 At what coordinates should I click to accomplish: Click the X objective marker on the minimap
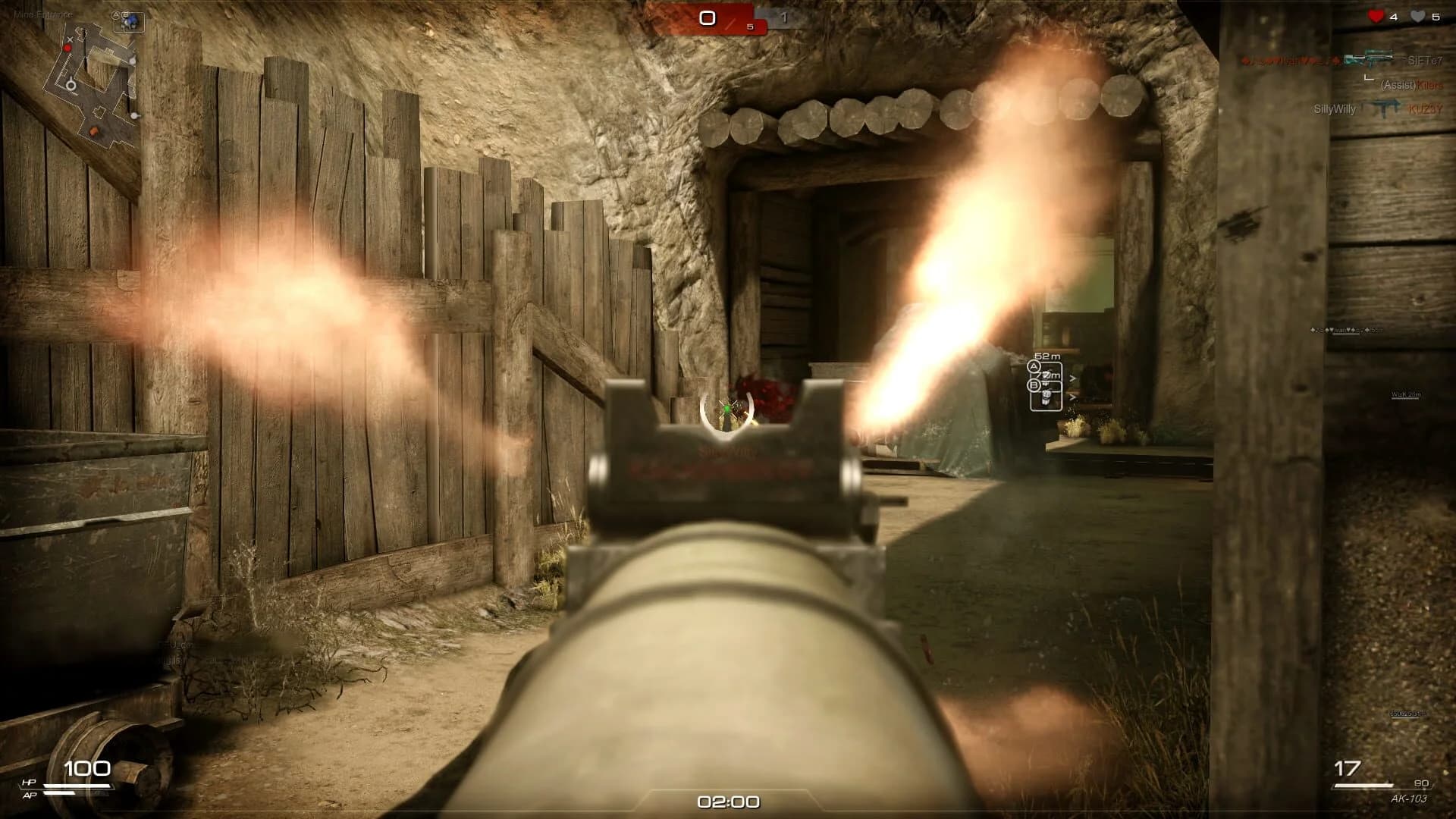70,40
